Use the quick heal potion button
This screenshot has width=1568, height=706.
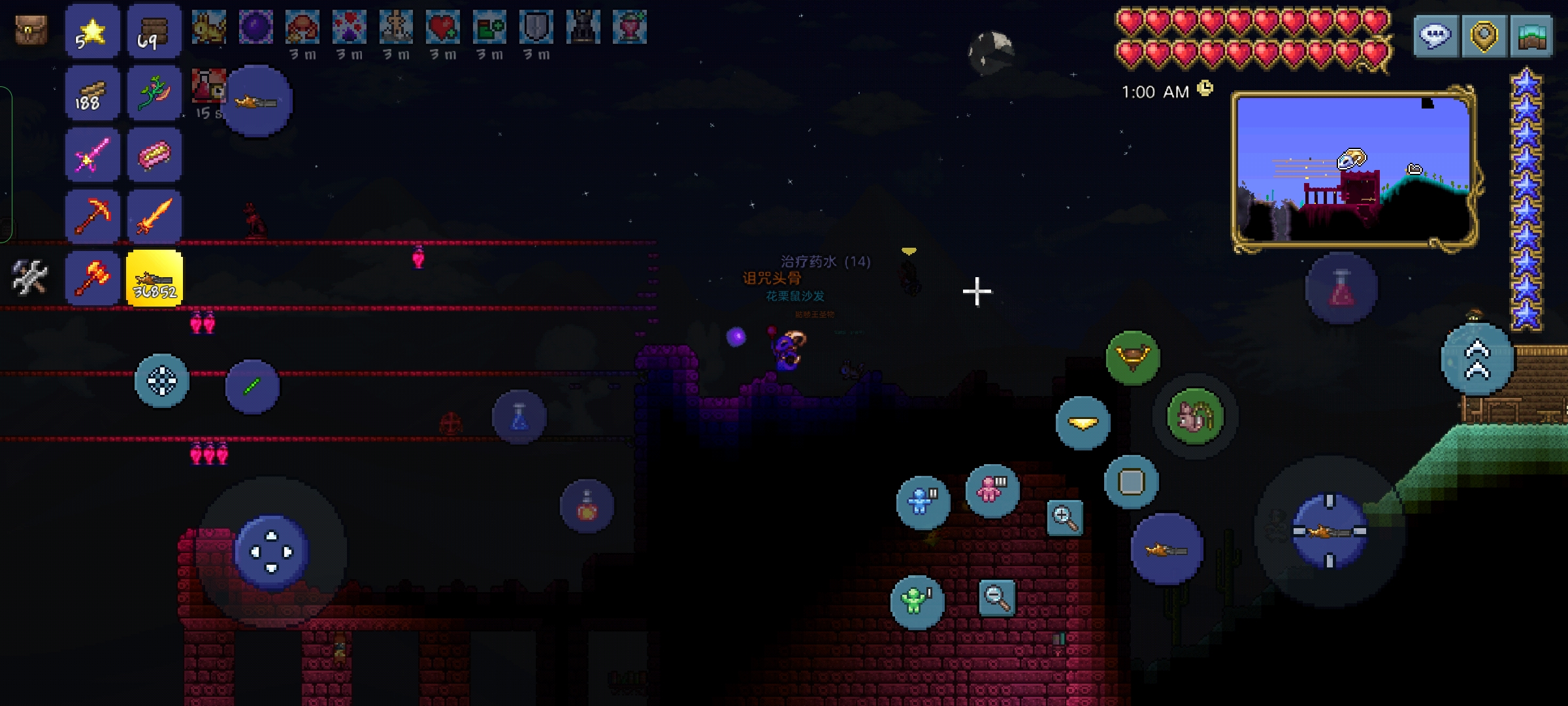(1341, 288)
